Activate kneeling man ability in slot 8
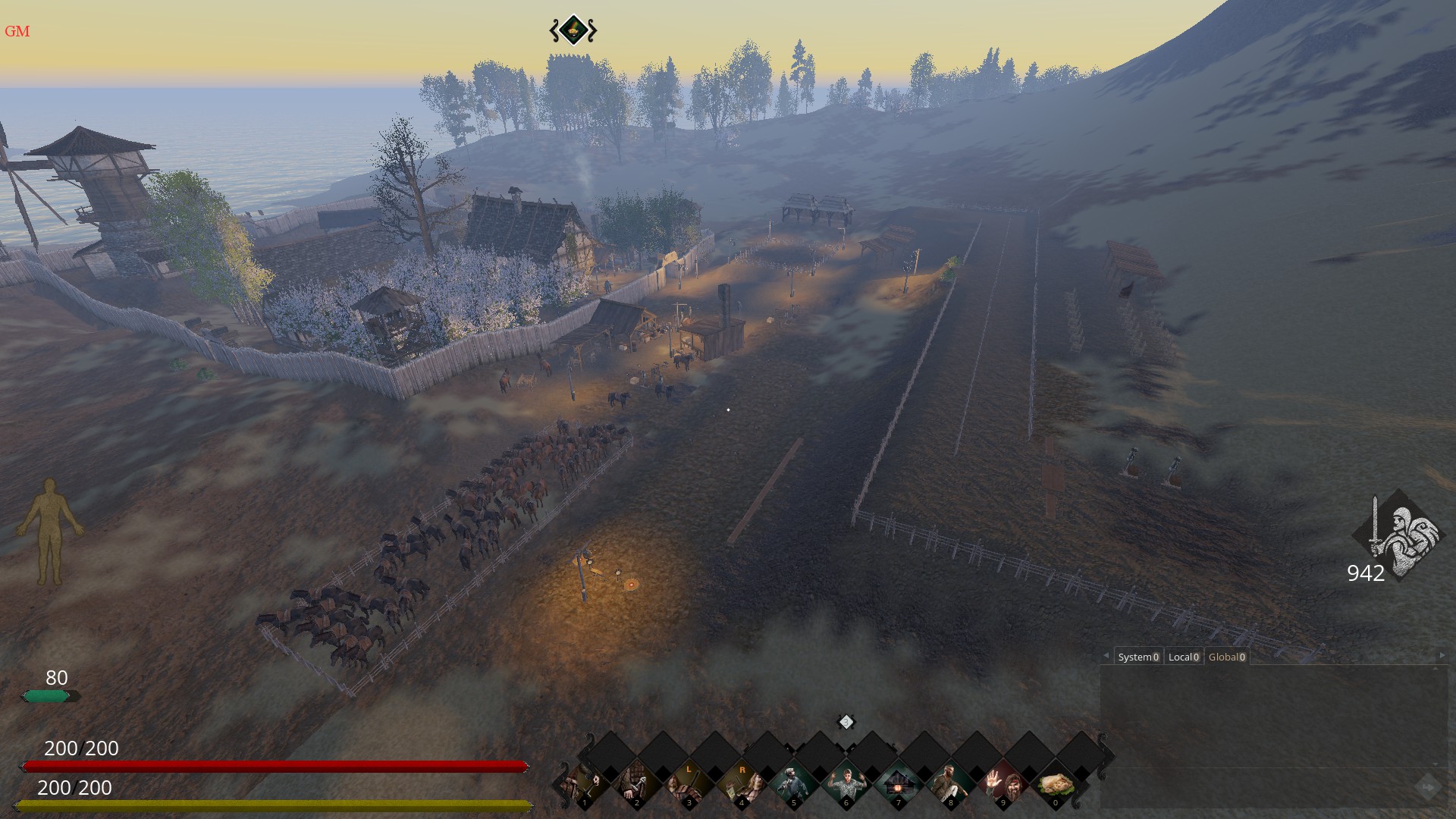The image size is (1456, 819). tap(951, 784)
